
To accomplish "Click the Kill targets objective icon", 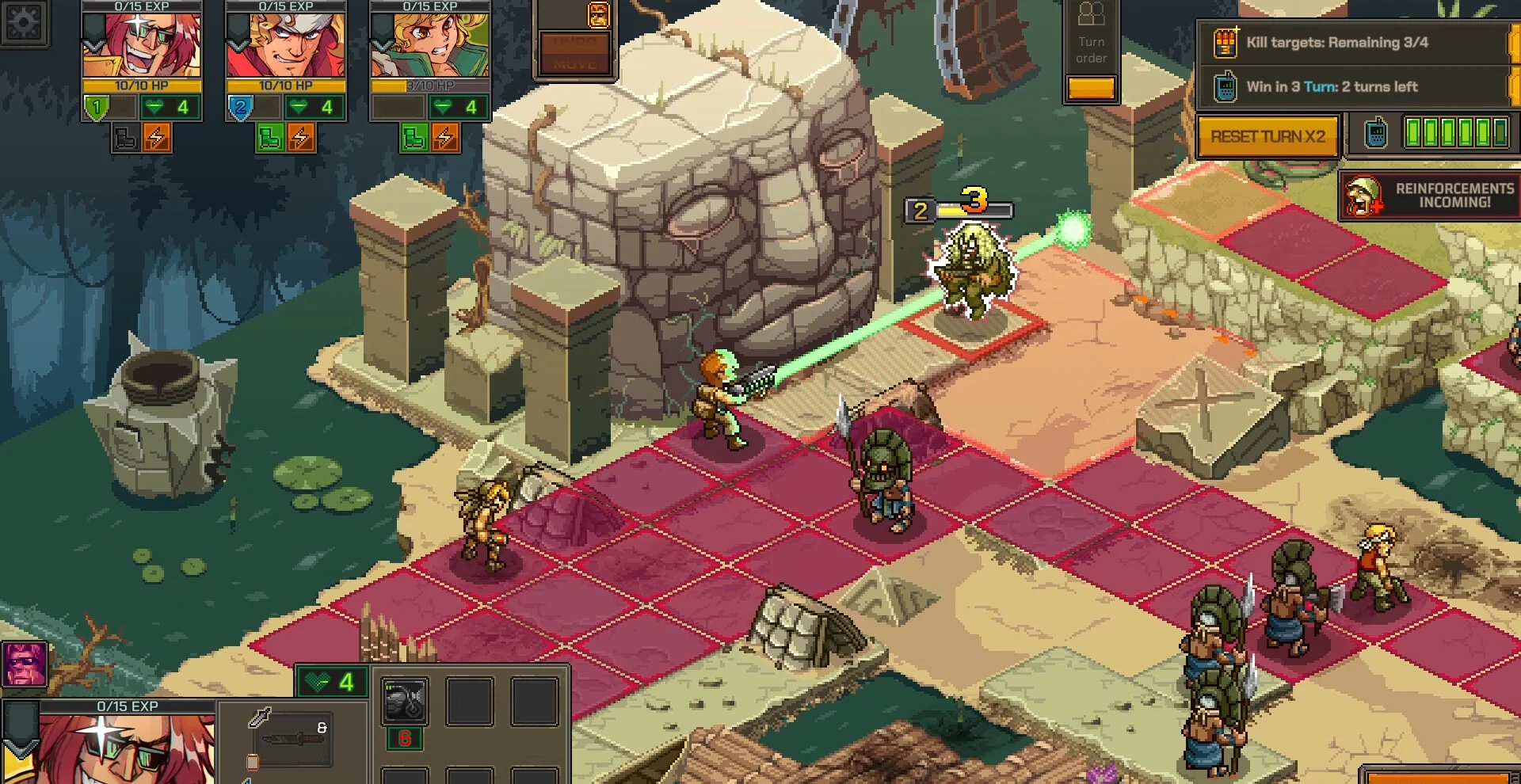I will coord(1224,43).
